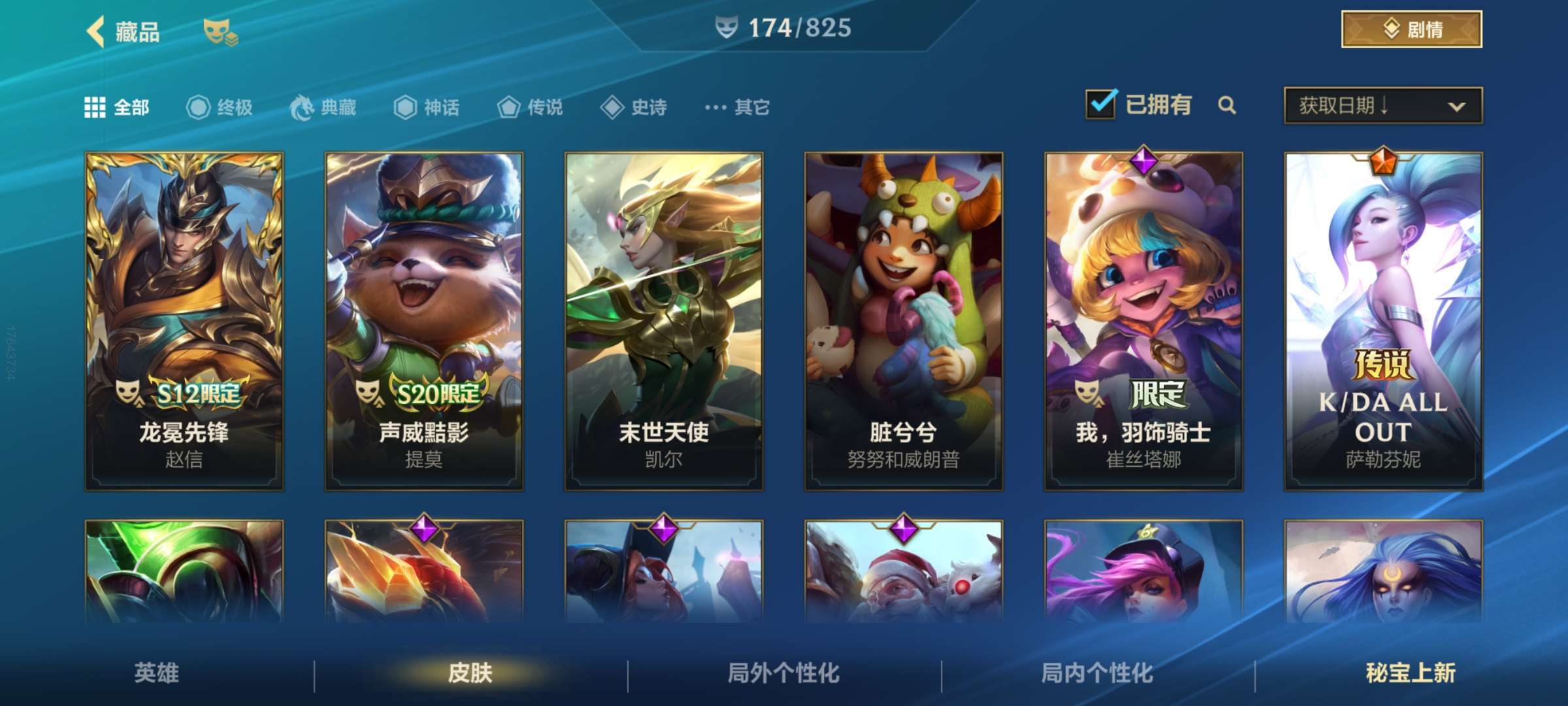
Task: Select the 终极 rarity filter icon
Action: [x=198, y=107]
